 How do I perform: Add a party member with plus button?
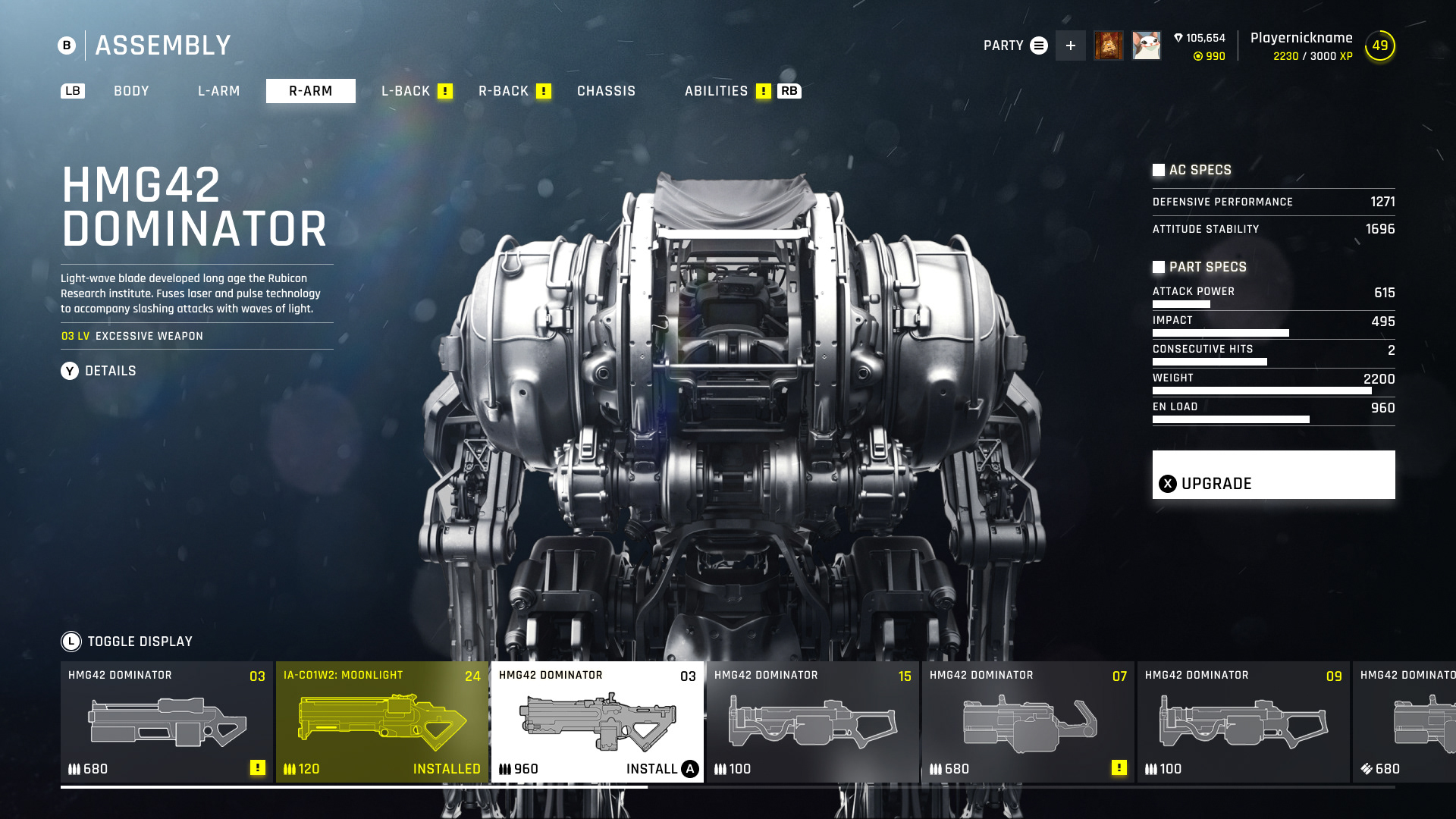pos(1070,45)
